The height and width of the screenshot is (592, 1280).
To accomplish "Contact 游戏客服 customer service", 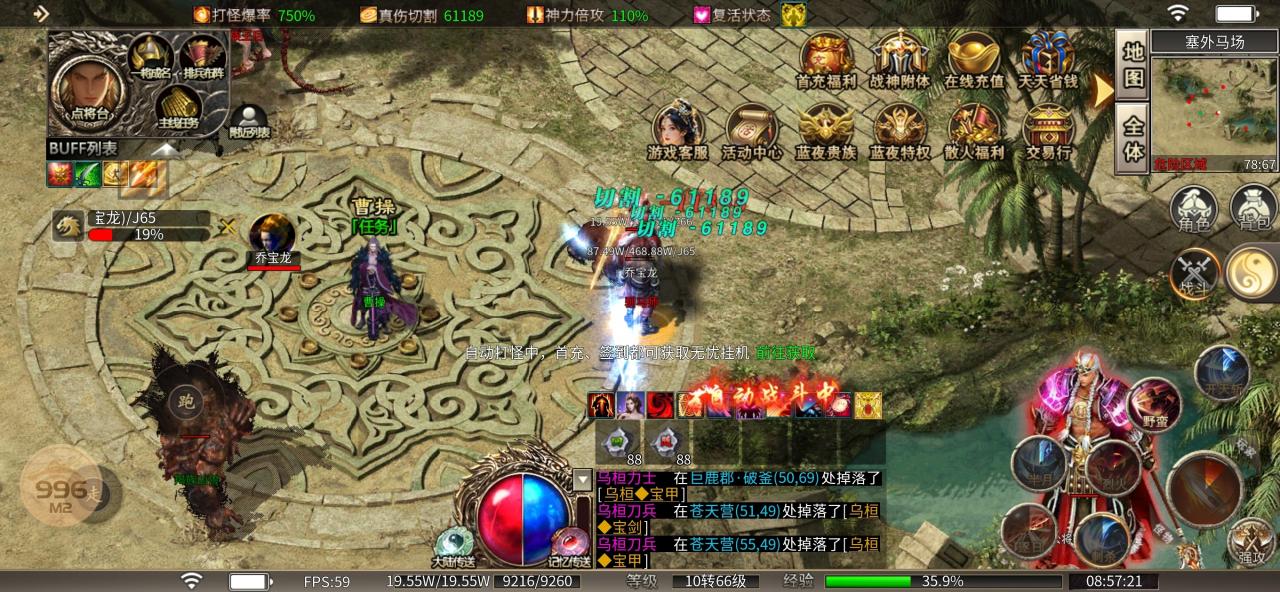I will pos(678,131).
